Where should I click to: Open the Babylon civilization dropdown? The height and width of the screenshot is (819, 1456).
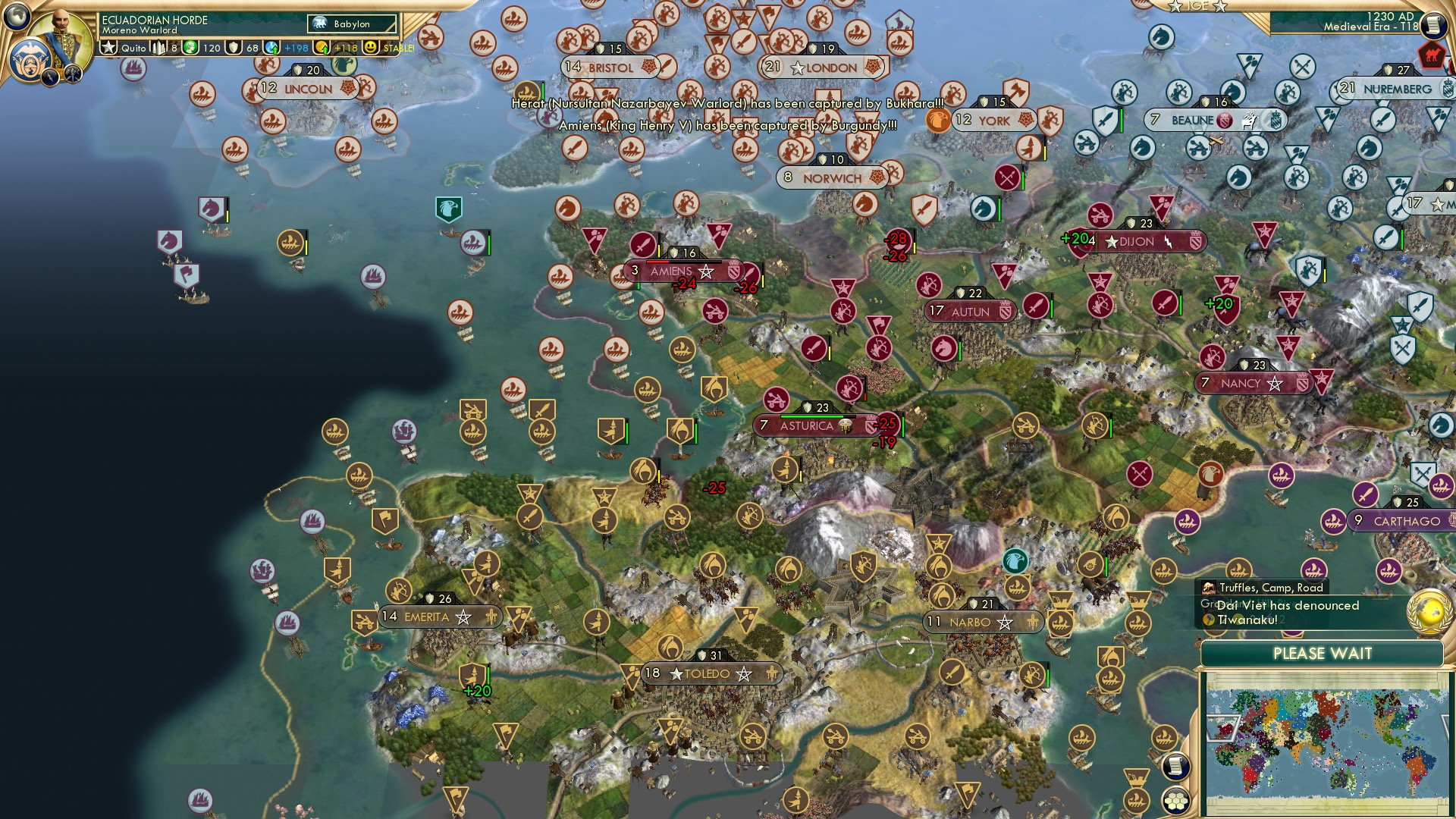pos(350,24)
